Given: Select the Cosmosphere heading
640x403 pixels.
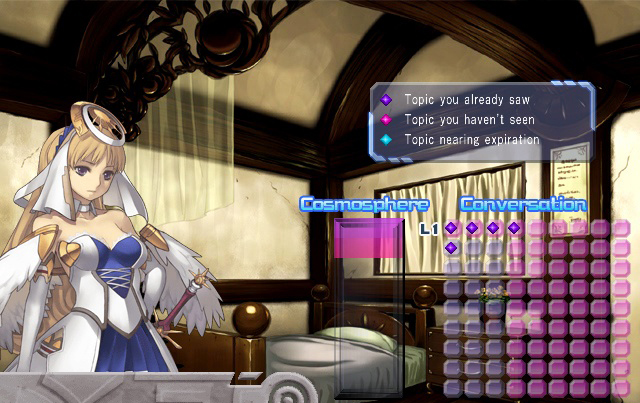Looking at the screenshot, I should 365,204.
